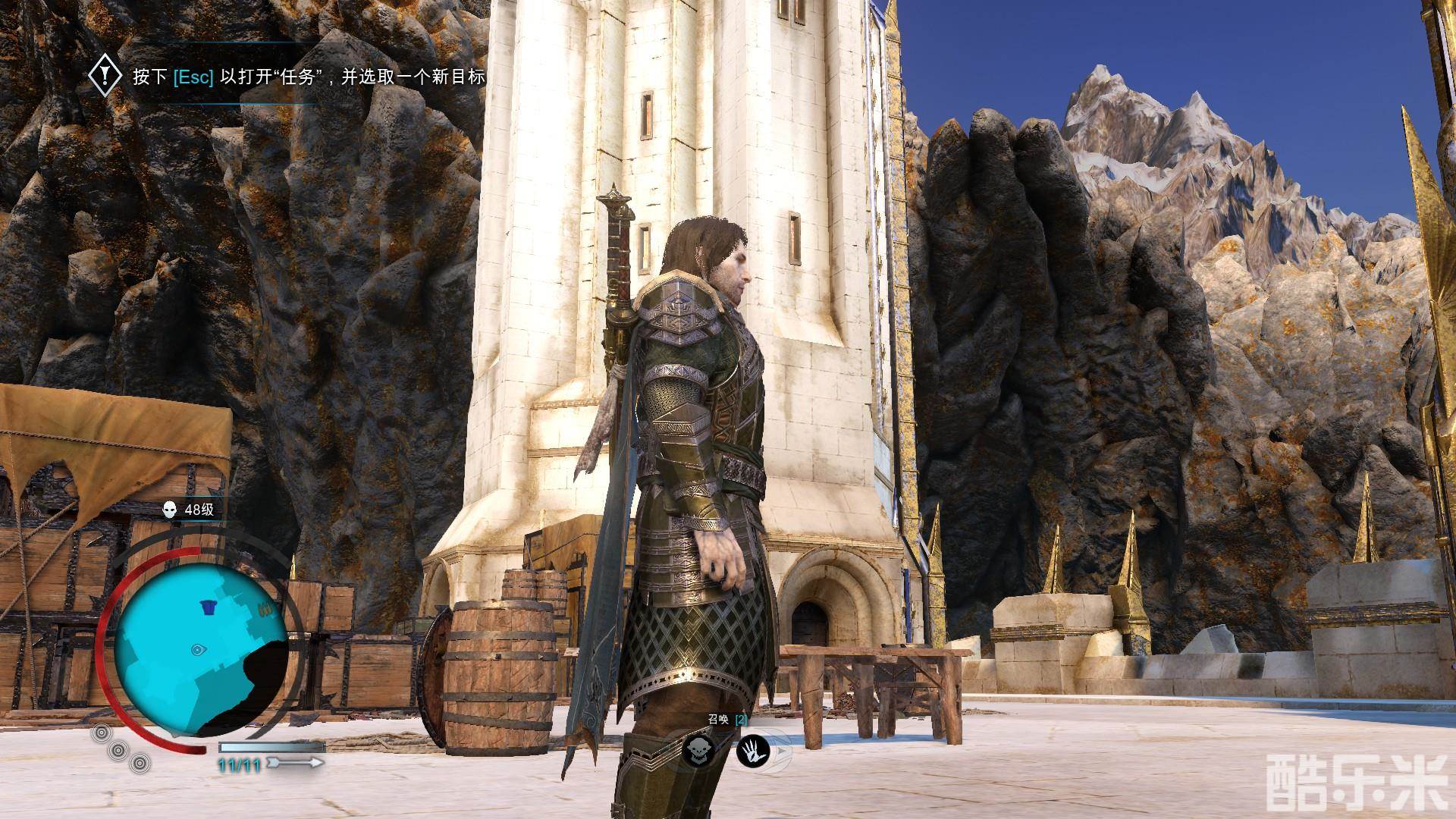Activate the white hand ability icon
Screen dimensions: 1456x819
753,752
